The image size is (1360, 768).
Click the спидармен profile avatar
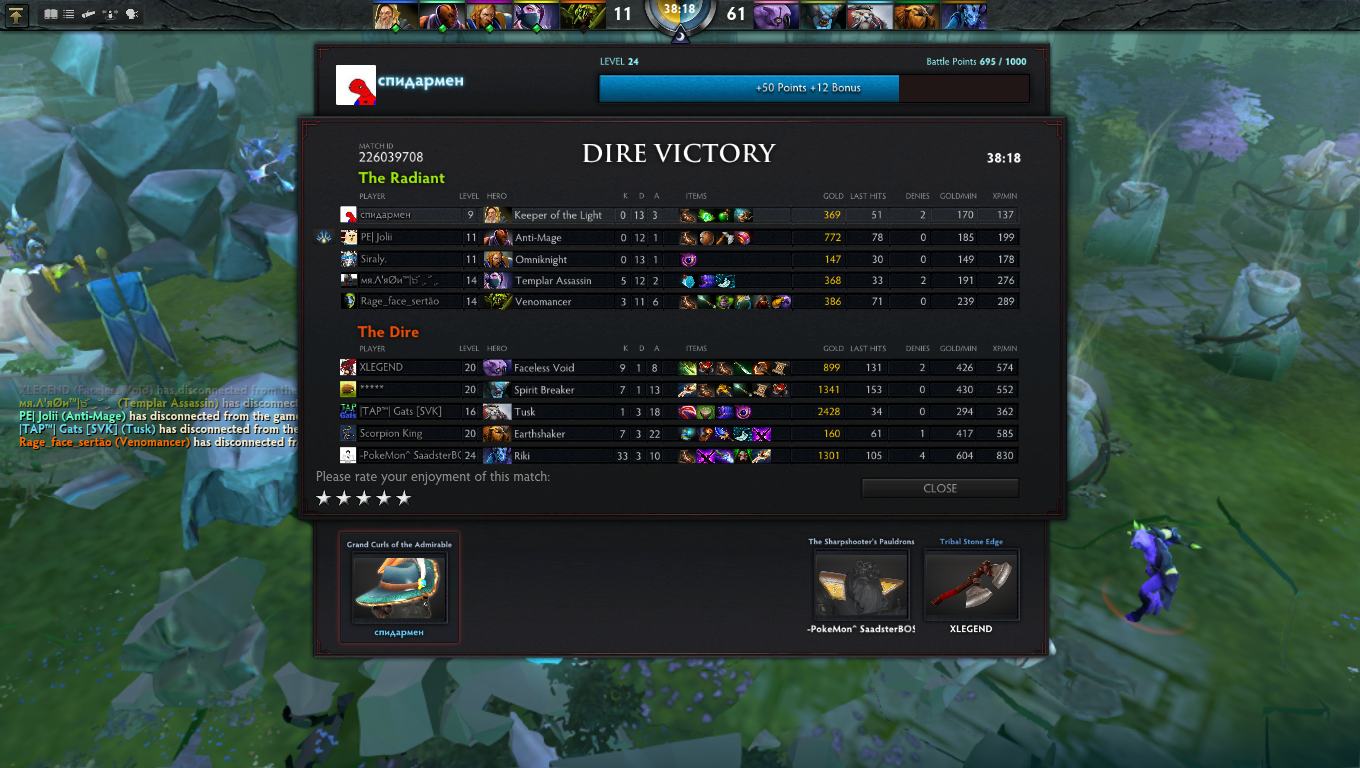[x=355, y=86]
